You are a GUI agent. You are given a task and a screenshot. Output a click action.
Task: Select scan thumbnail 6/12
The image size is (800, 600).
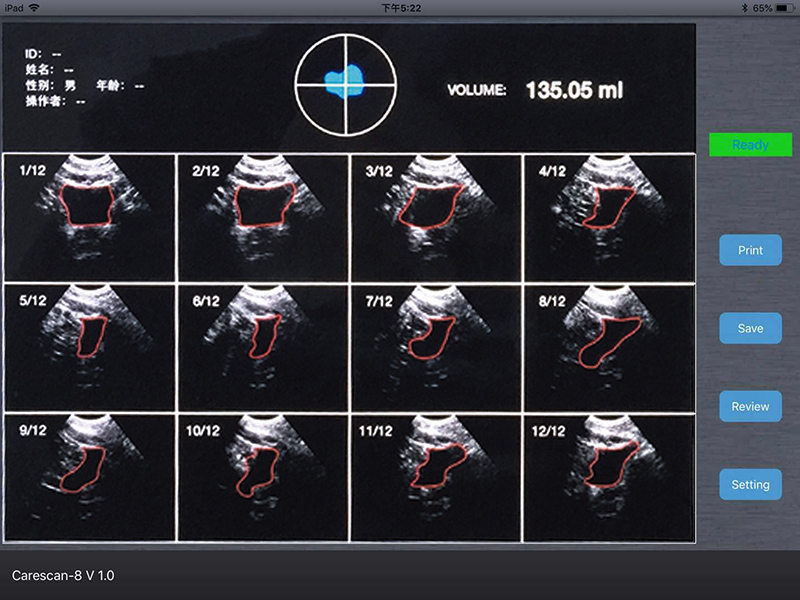click(263, 347)
